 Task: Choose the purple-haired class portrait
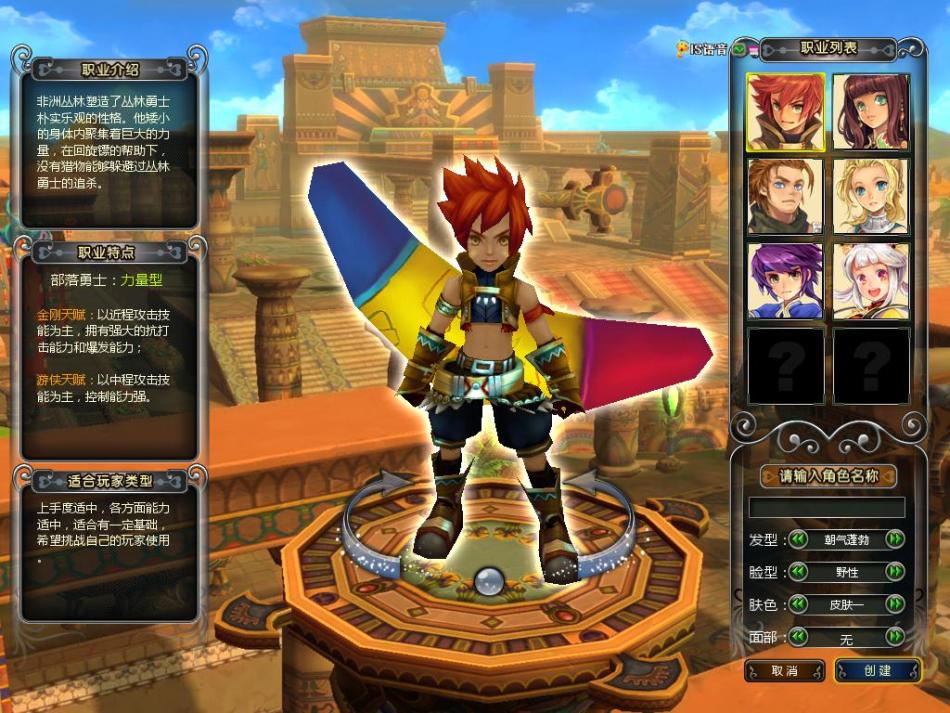tap(785, 281)
